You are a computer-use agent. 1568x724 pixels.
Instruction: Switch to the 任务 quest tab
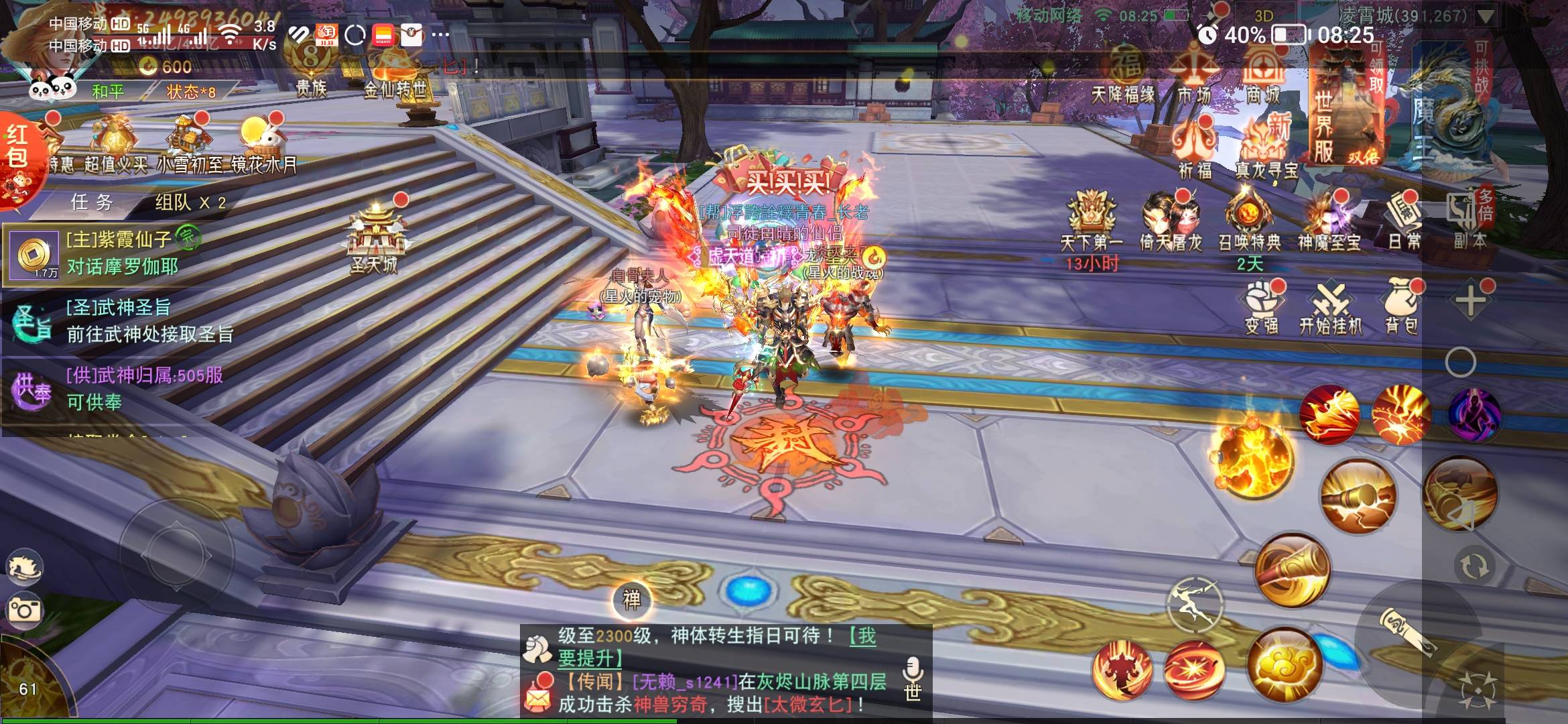pyautogui.click(x=92, y=202)
